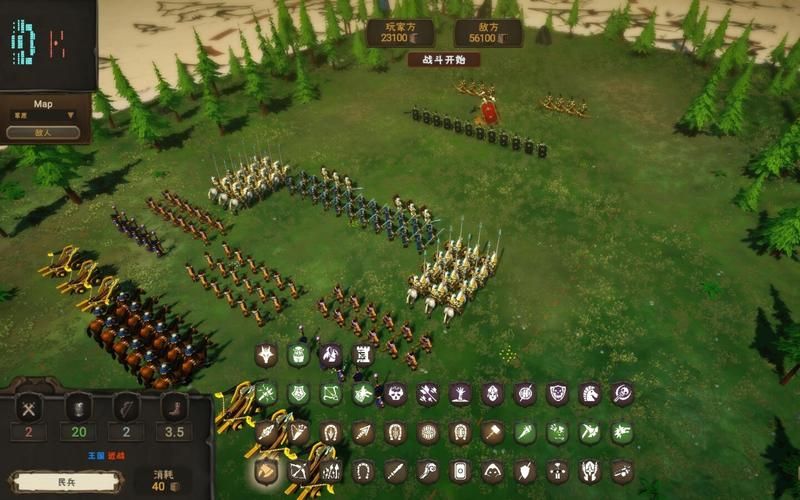Select the castle tower unit icon

click(x=362, y=355)
